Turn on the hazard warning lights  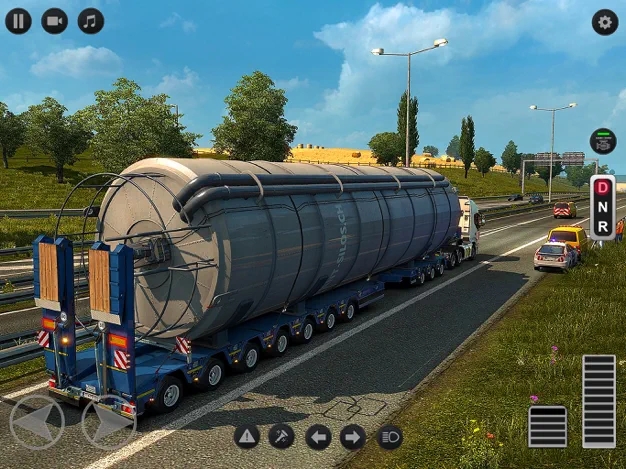[247, 436]
